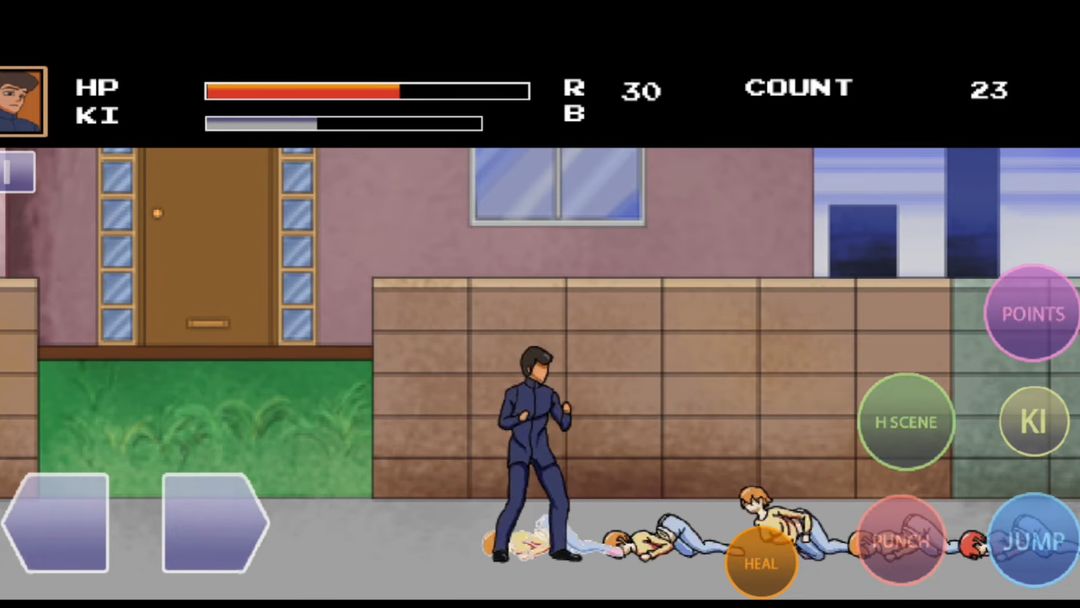Tap the blue JUMP button
The height and width of the screenshot is (608, 1080).
pos(1034,541)
